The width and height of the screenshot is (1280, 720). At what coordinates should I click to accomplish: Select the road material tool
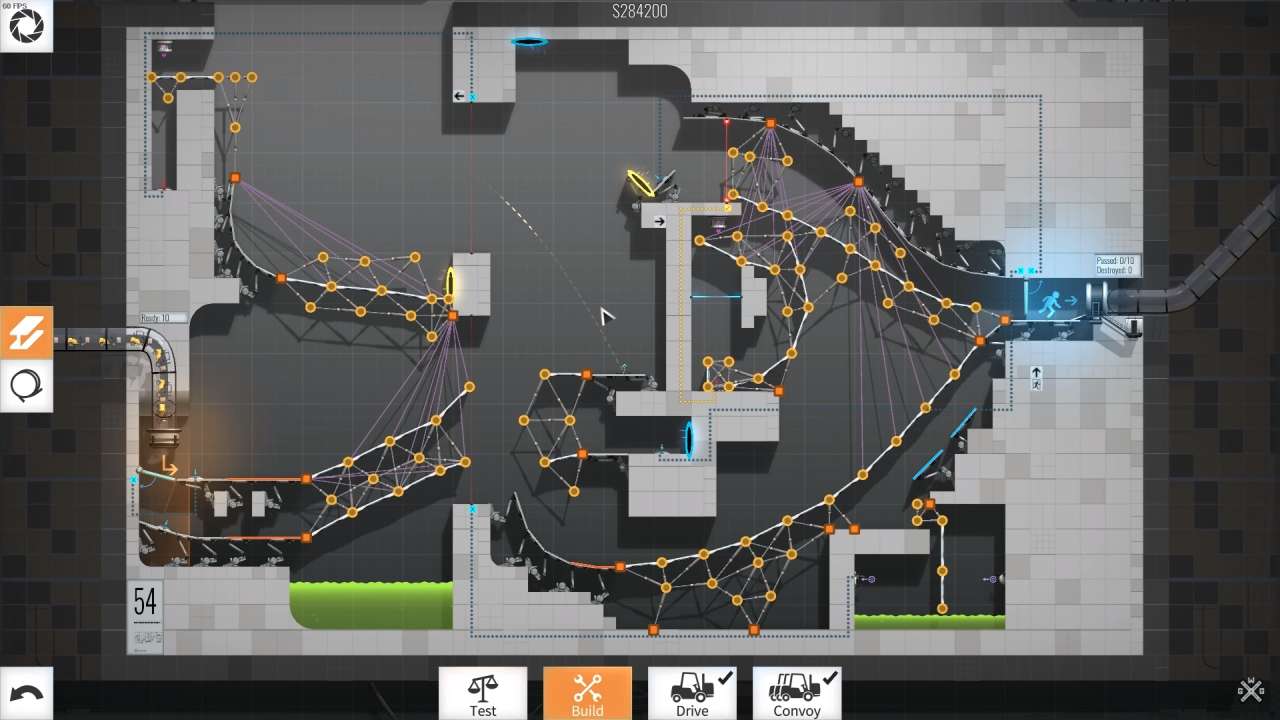point(26,333)
